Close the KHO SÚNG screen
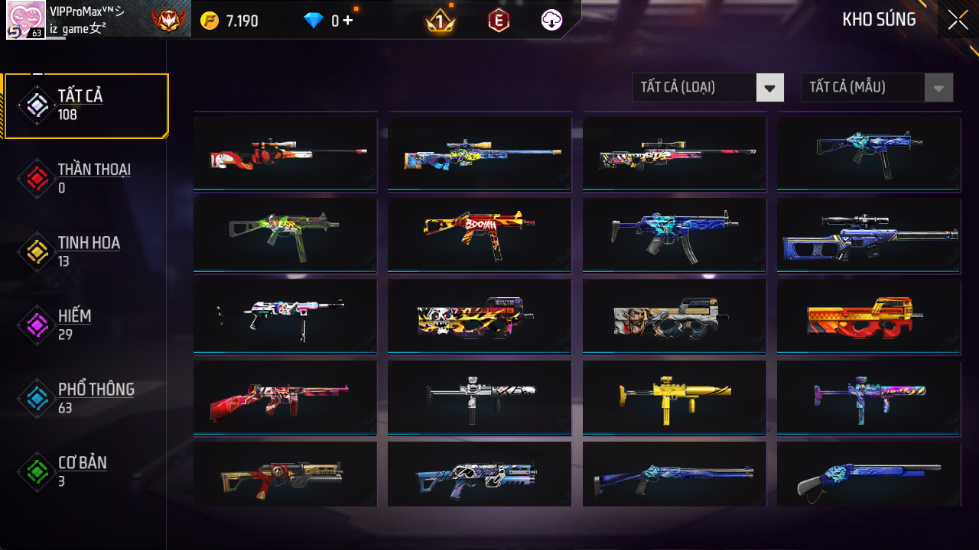 click(957, 20)
